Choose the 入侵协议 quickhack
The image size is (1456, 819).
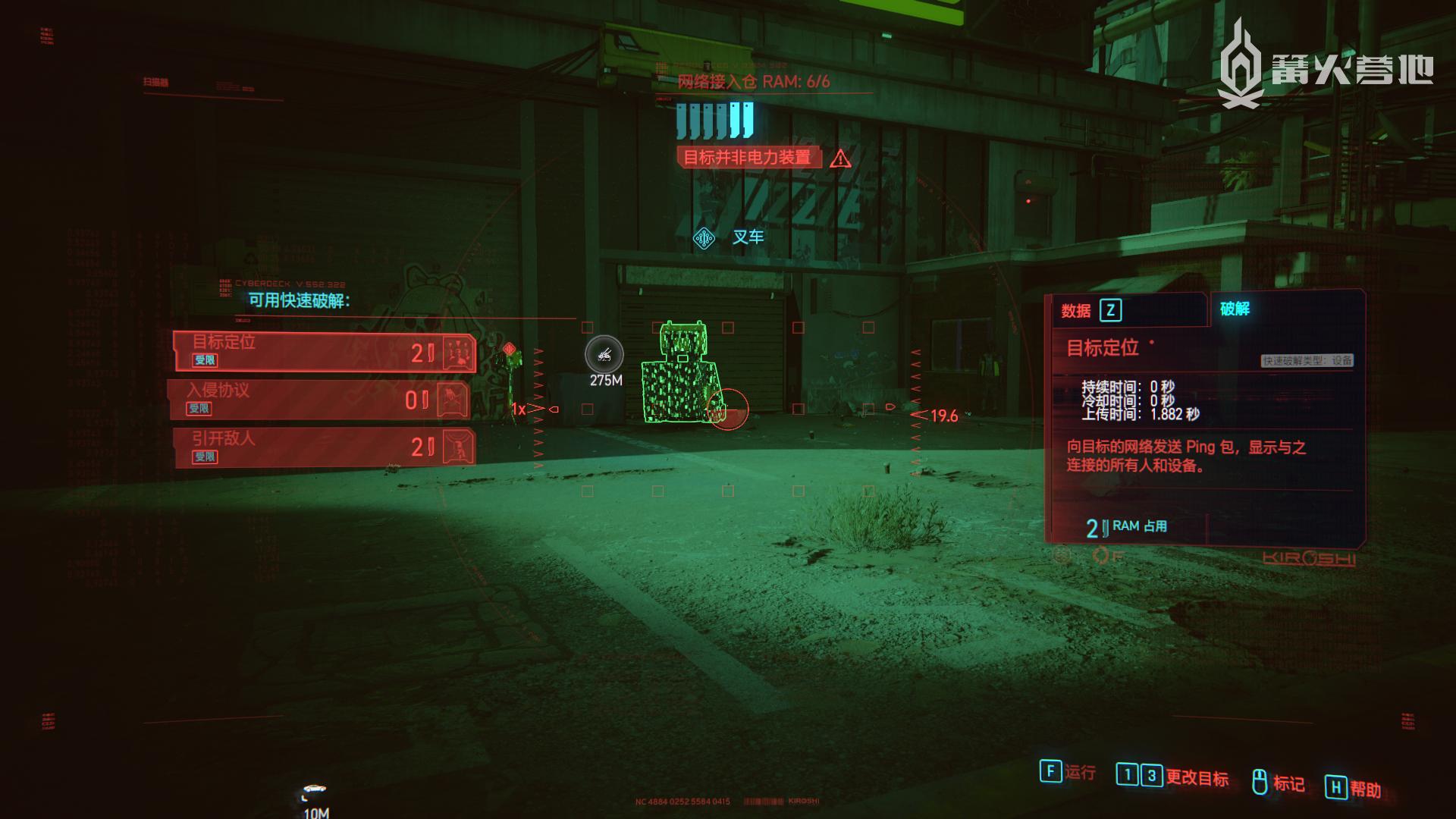318,400
